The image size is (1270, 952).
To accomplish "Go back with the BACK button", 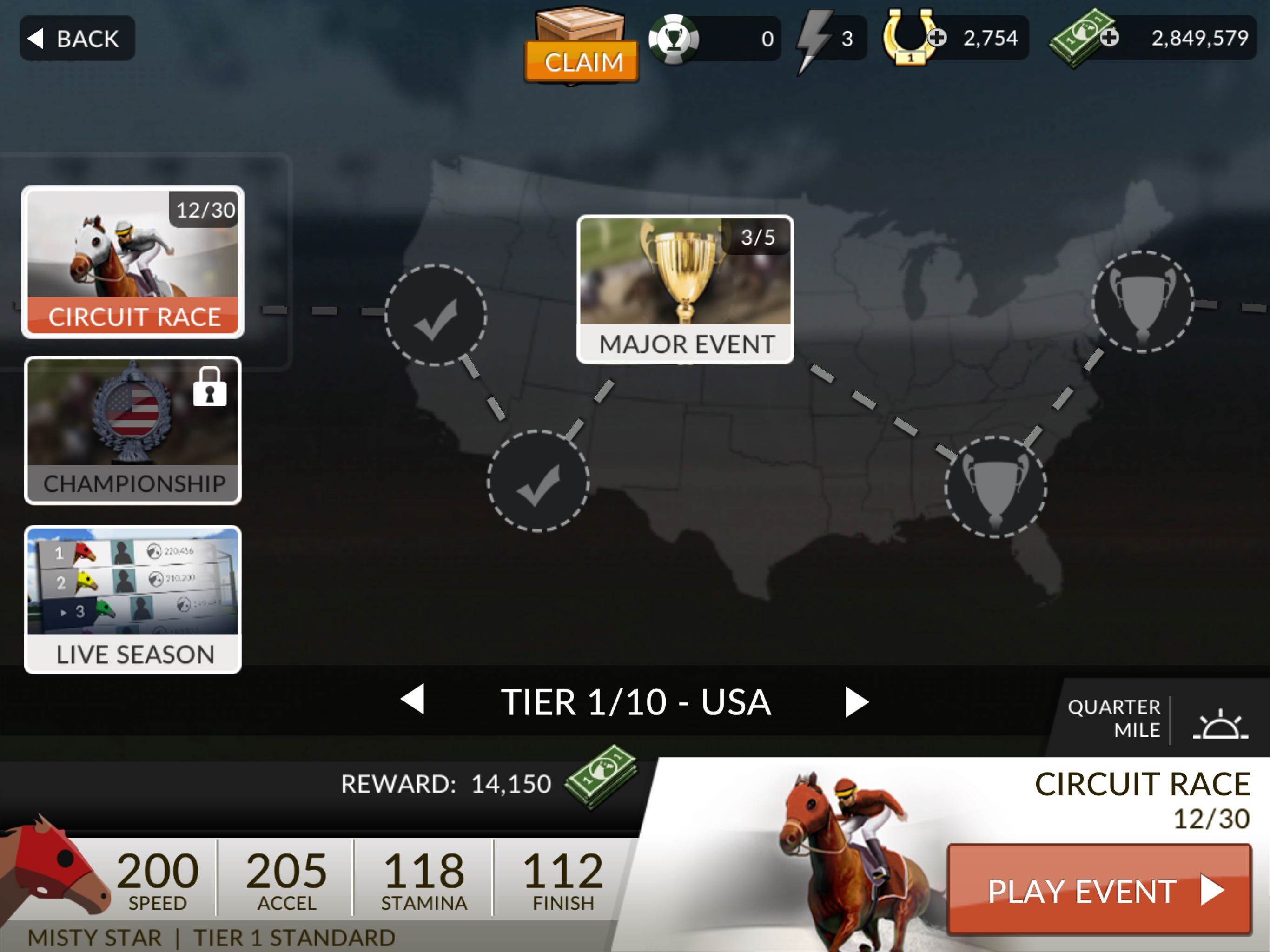I will point(77,39).
